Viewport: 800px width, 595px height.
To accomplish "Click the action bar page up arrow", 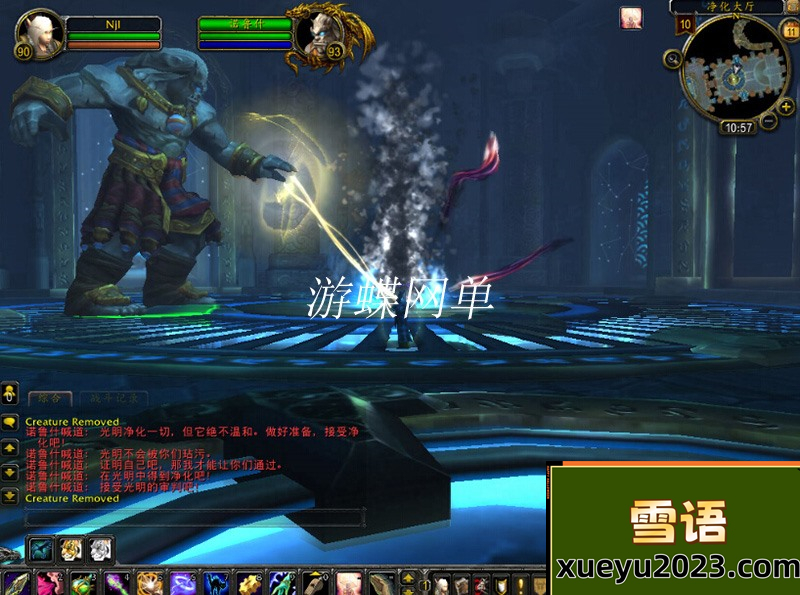I will point(408,577).
